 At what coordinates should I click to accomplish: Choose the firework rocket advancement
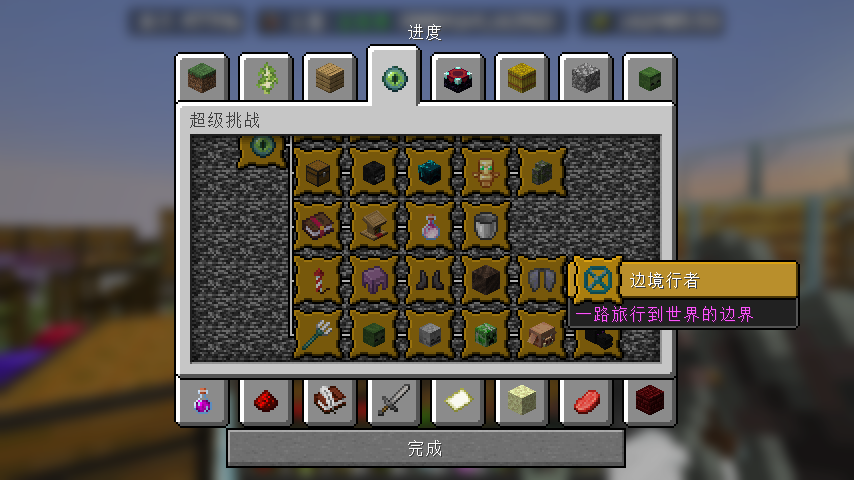[319, 280]
